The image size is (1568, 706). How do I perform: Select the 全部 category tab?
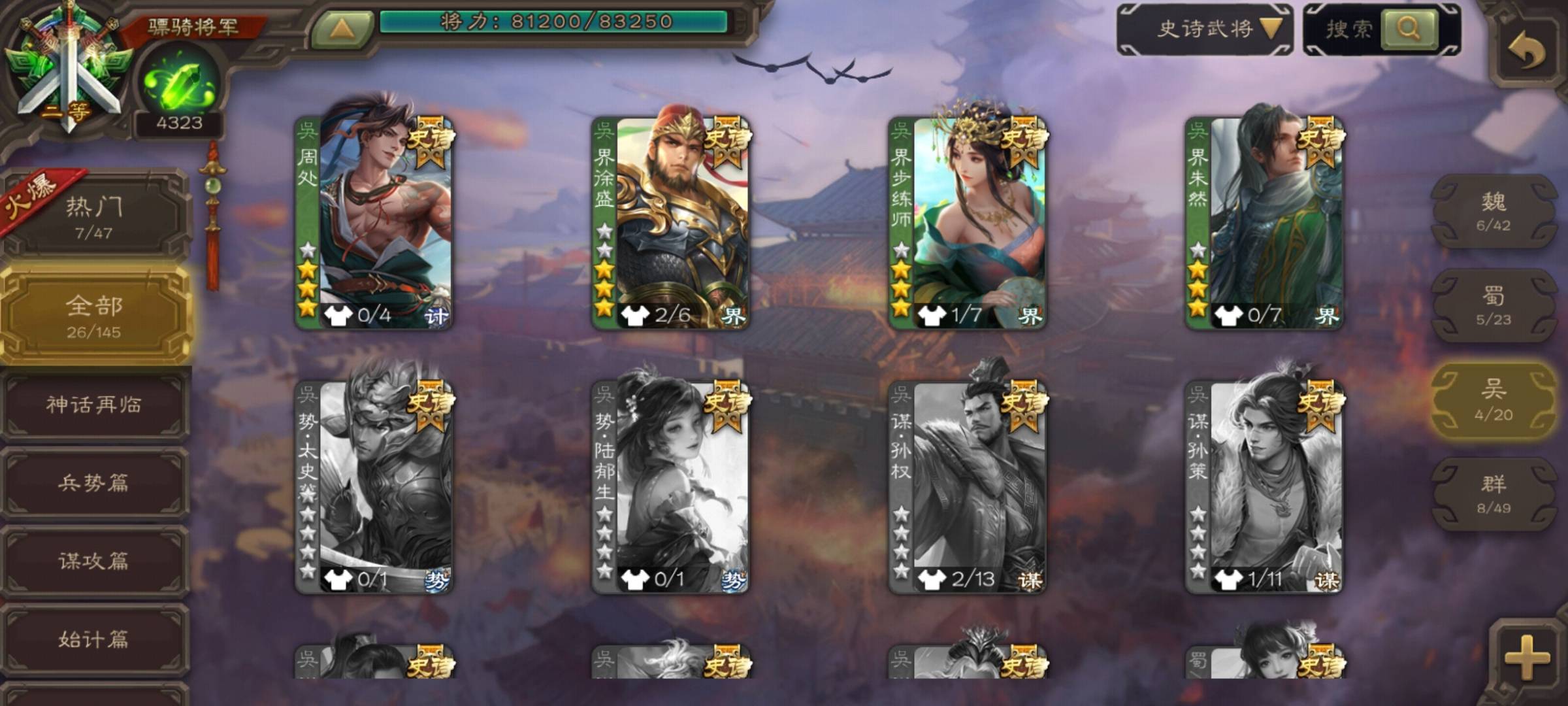[x=94, y=316]
